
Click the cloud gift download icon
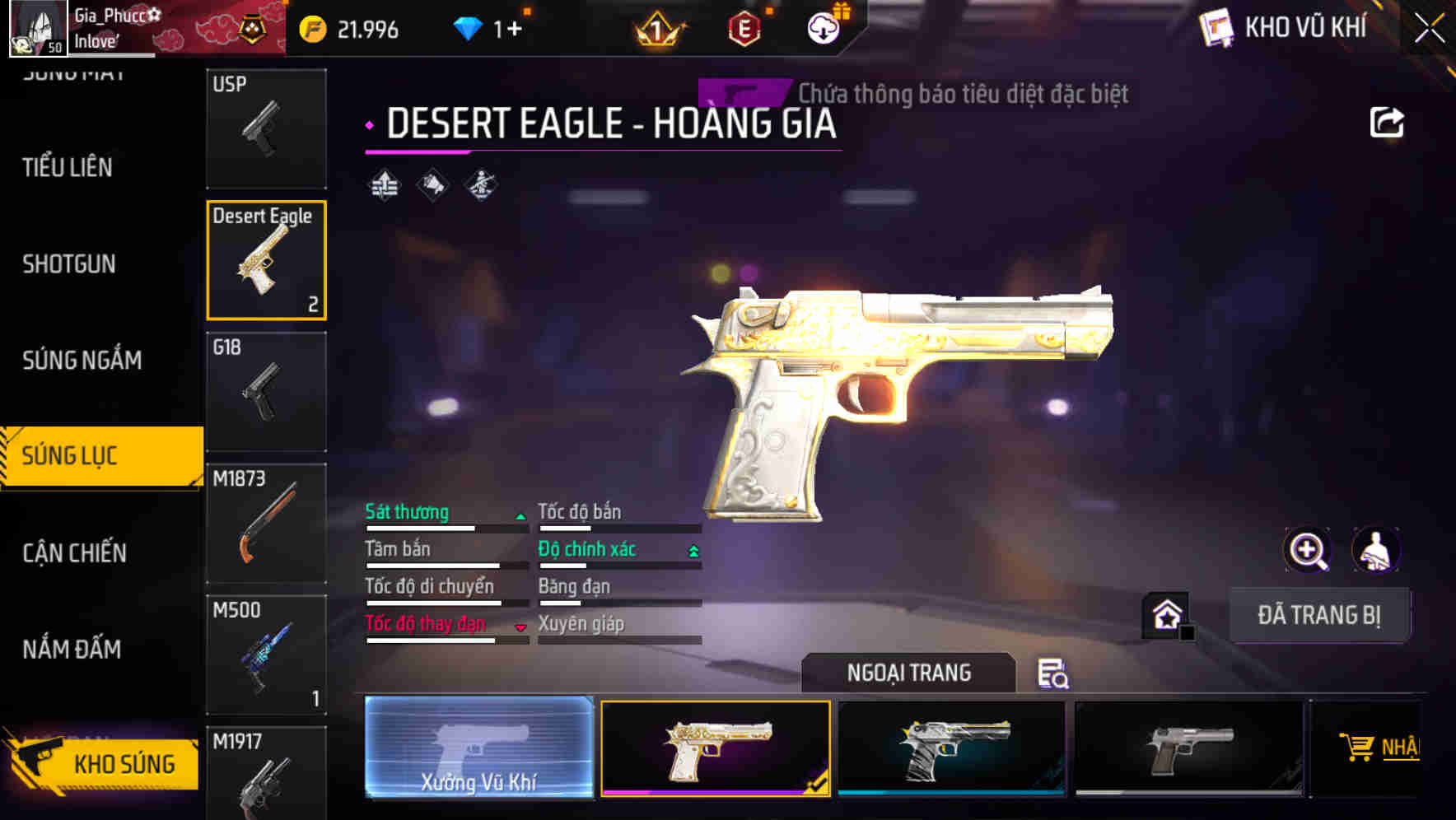(x=822, y=27)
